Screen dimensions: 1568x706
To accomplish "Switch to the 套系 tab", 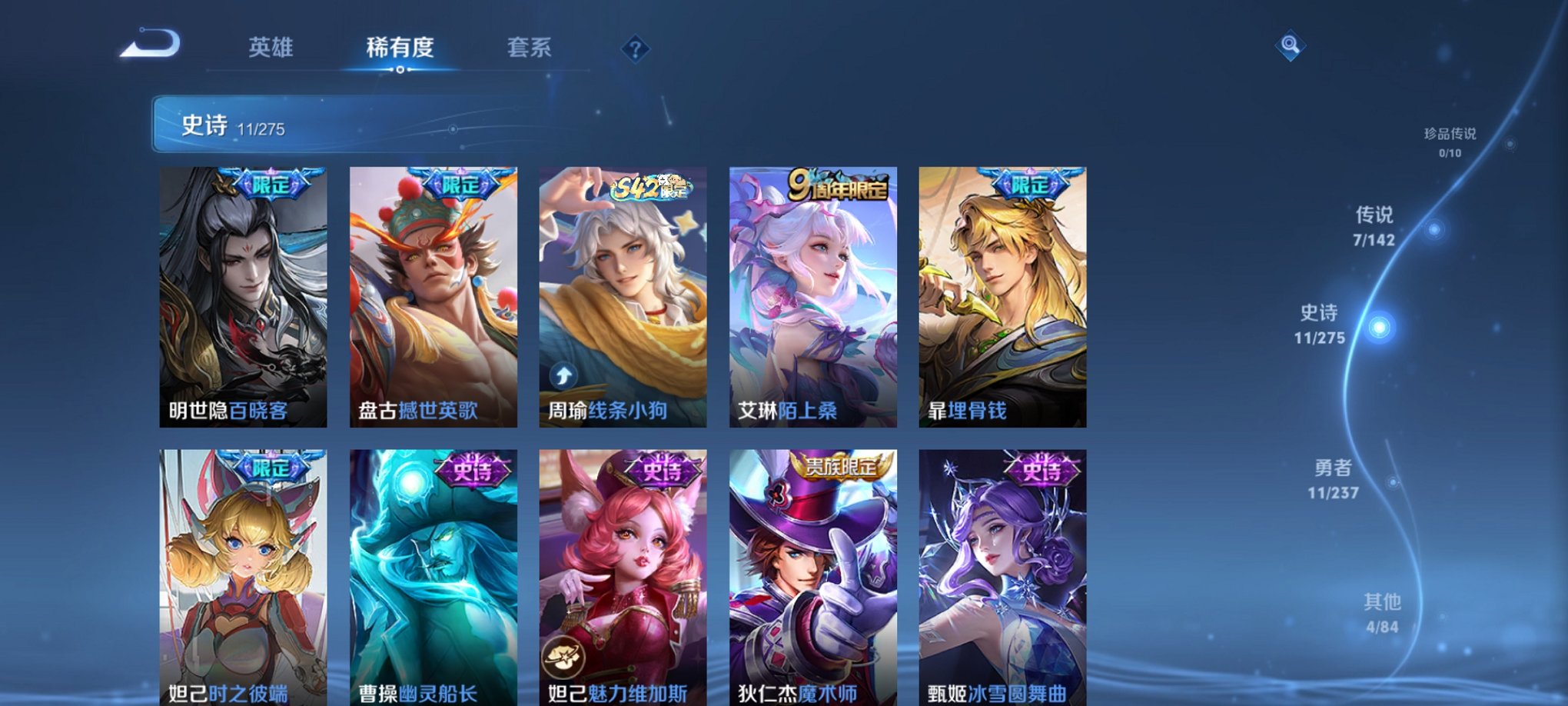I will [x=536, y=48].
